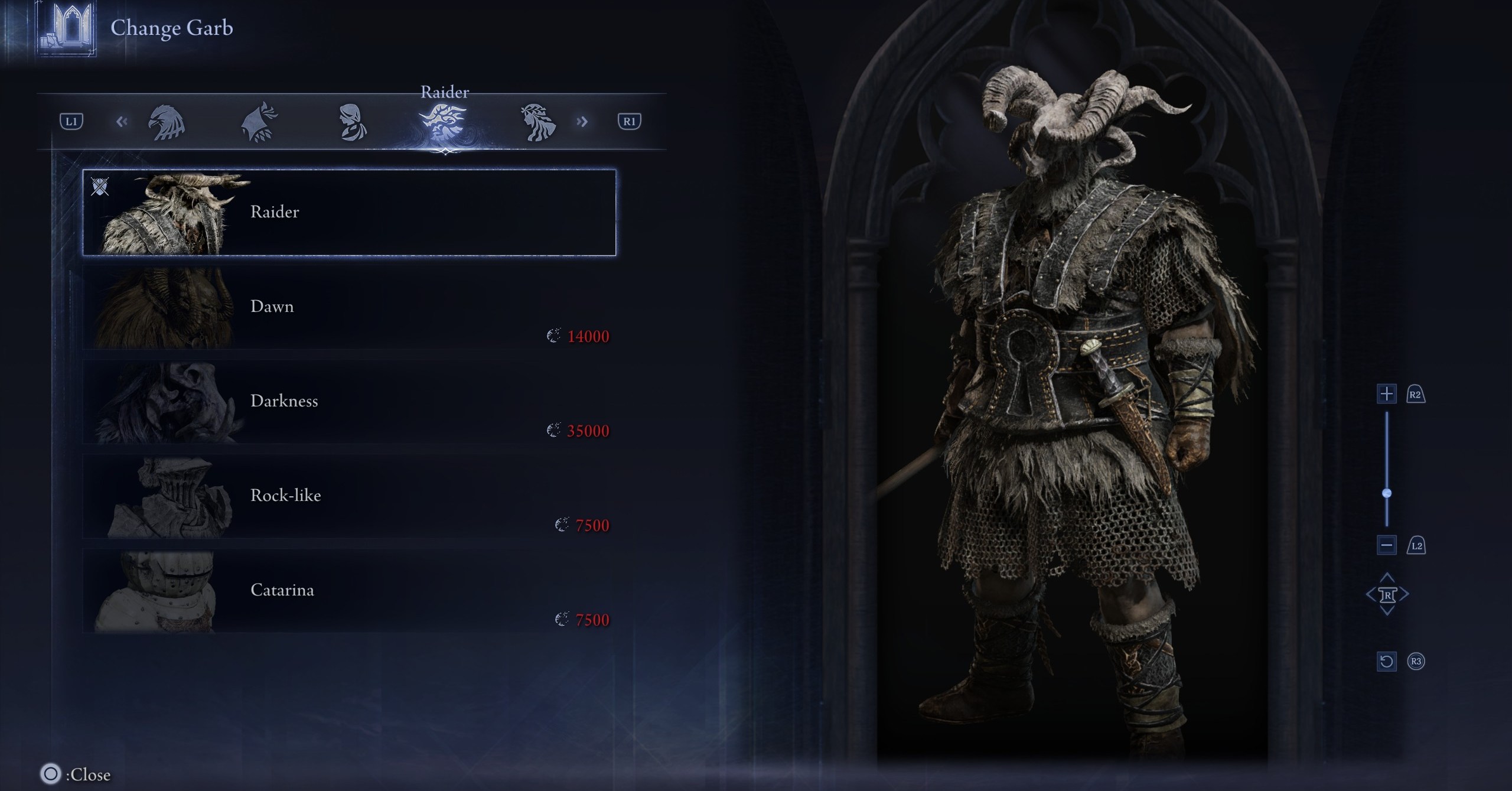Go to next characters with right chevrons
1512x791 pixels.
click(582, 122)
